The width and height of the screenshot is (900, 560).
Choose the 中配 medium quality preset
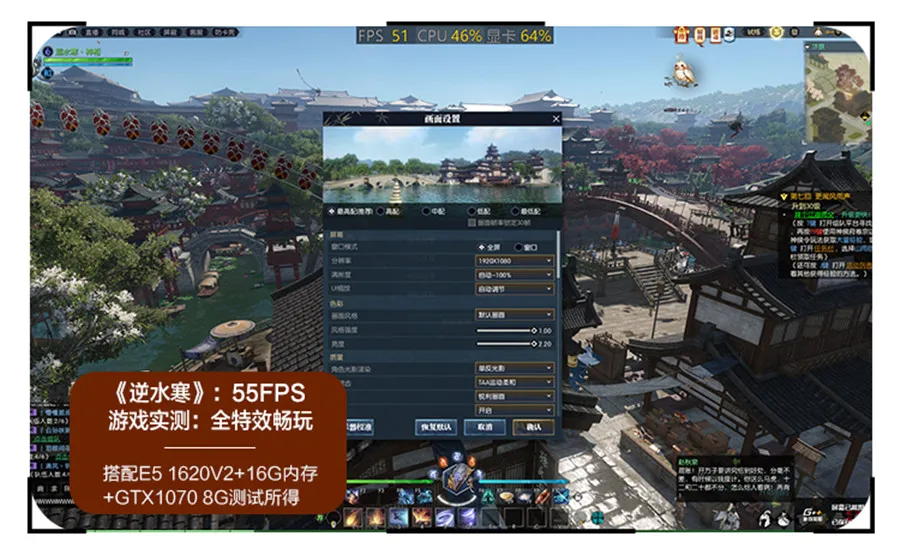tap(427, 212)
